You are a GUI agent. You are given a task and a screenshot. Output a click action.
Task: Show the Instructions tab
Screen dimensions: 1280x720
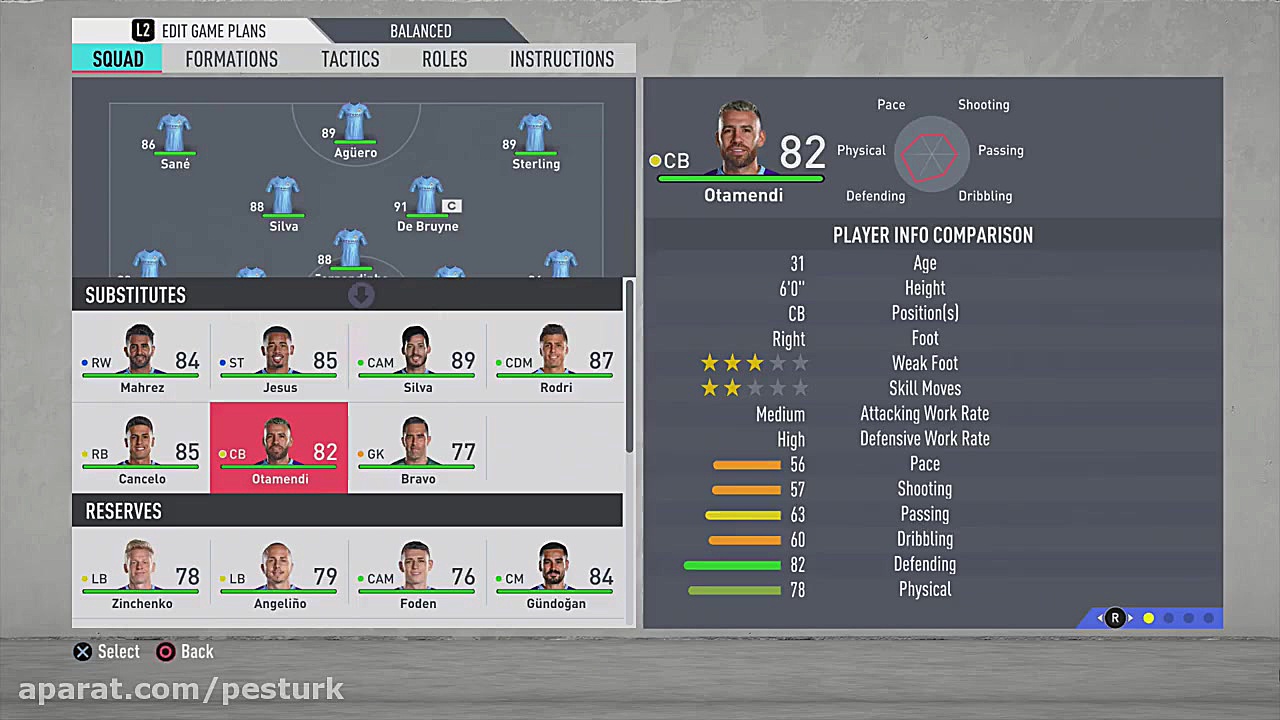click(x=561, y=59)
